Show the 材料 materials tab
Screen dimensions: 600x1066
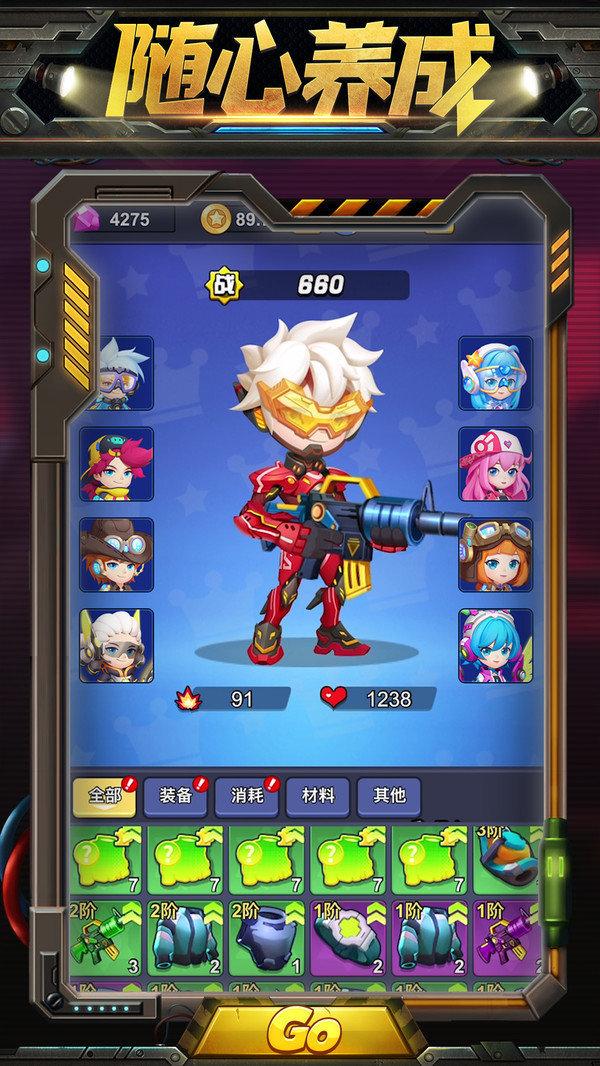[317, 796]
